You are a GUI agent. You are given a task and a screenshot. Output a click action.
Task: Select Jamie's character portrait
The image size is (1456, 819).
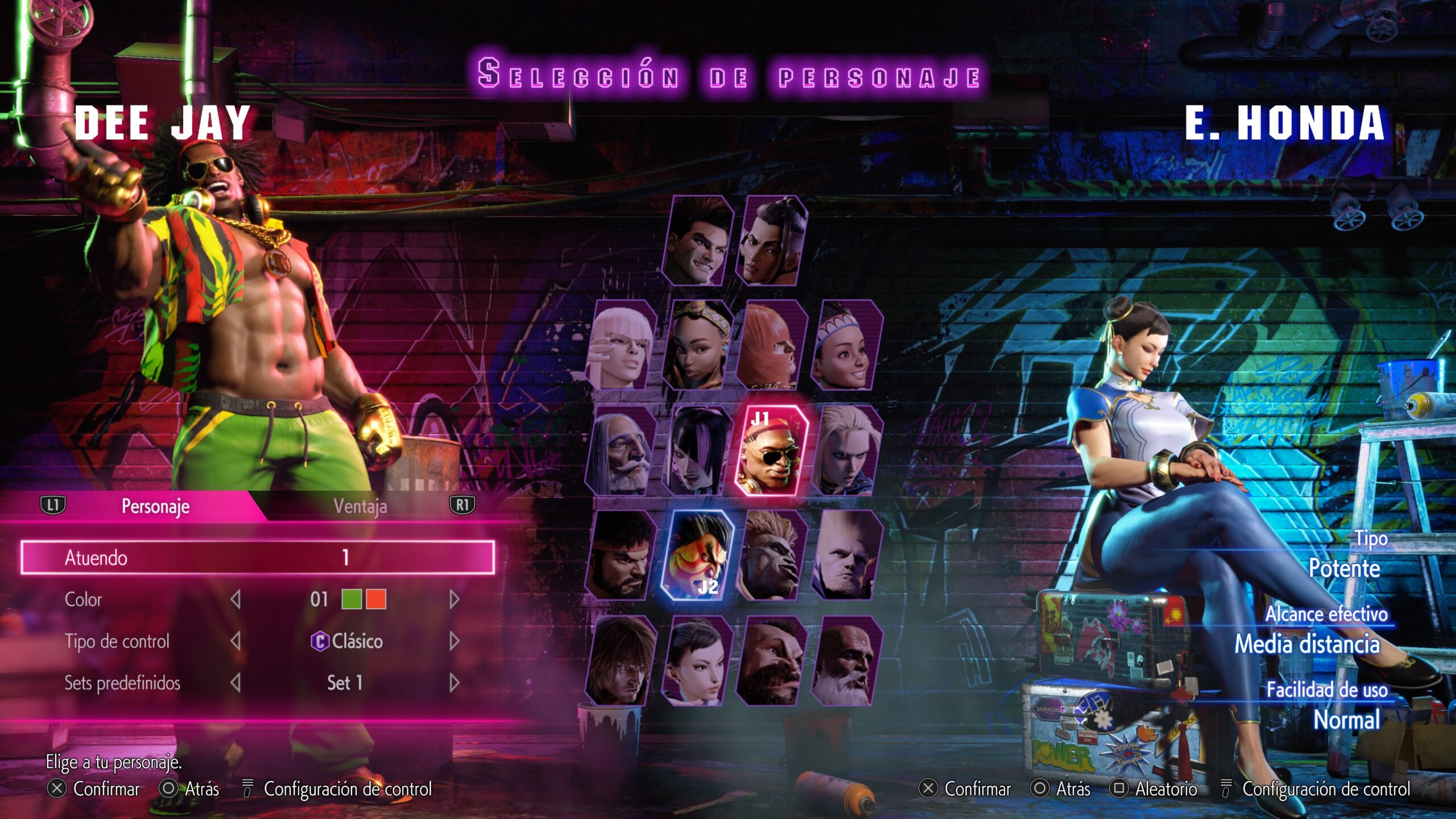coord(772,241)
